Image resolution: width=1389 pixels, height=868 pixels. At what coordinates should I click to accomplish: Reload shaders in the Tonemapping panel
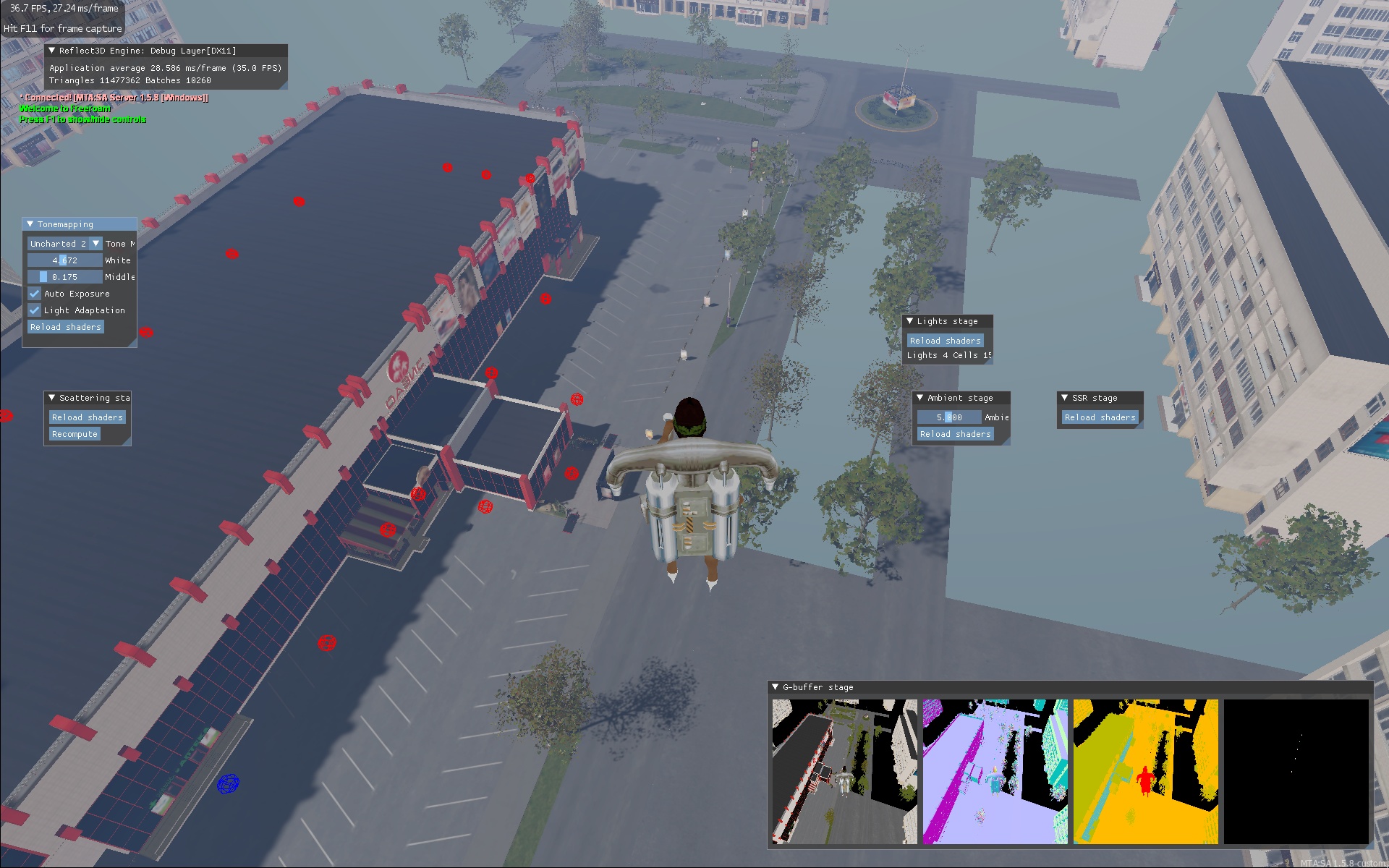(66, 327)
